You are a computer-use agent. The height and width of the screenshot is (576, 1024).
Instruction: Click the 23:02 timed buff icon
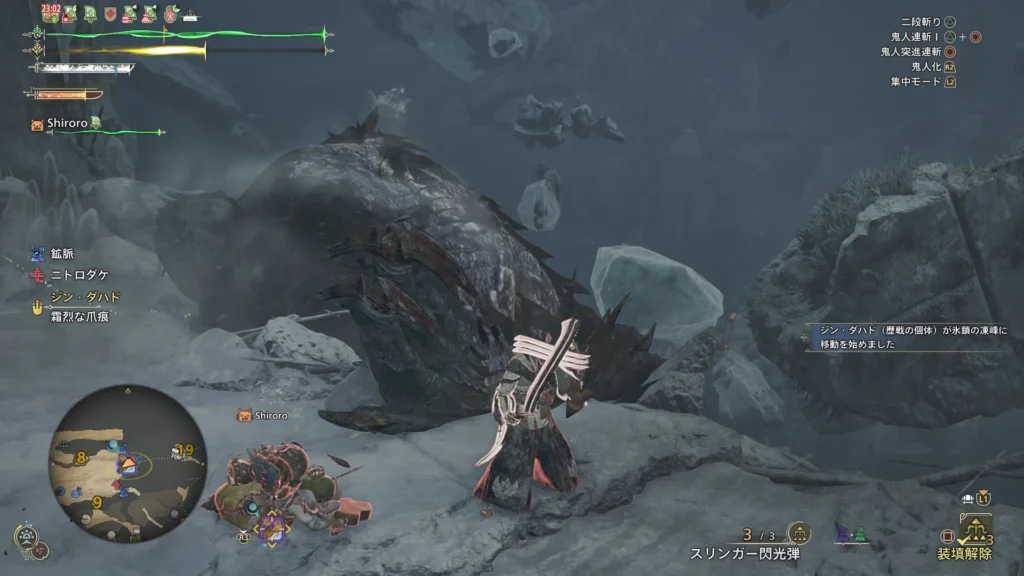pos(52,13)
